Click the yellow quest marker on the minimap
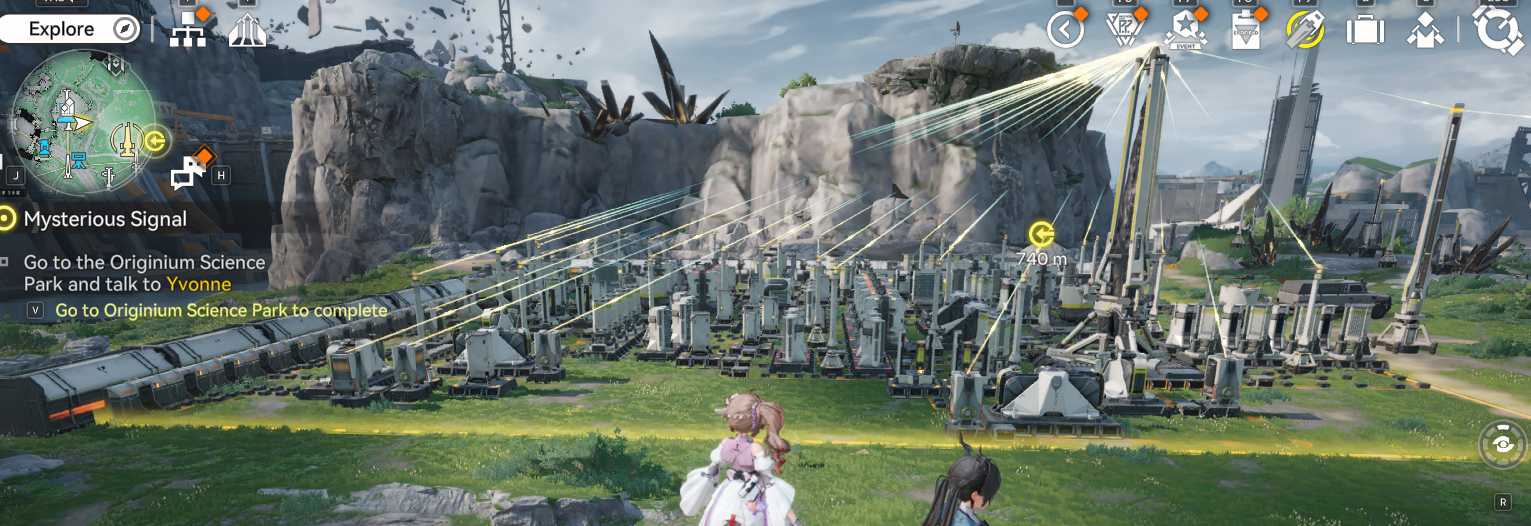The height and width of the screenshot is (526, 1531). pos(155,140)
